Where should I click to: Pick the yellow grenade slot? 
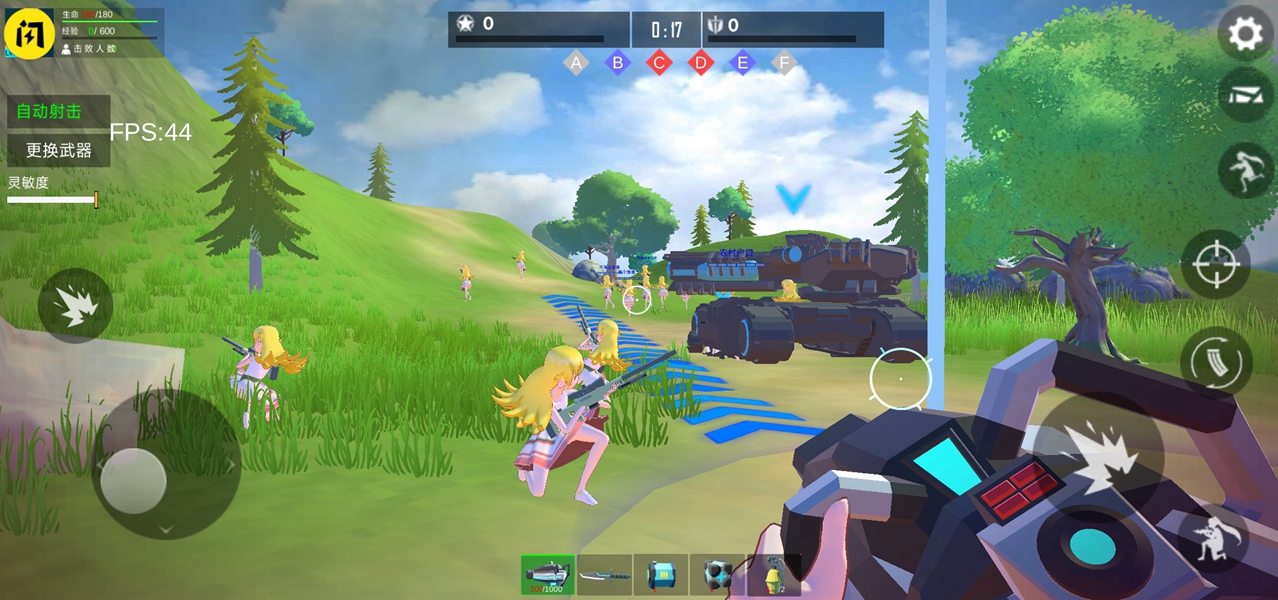(773, 575)
